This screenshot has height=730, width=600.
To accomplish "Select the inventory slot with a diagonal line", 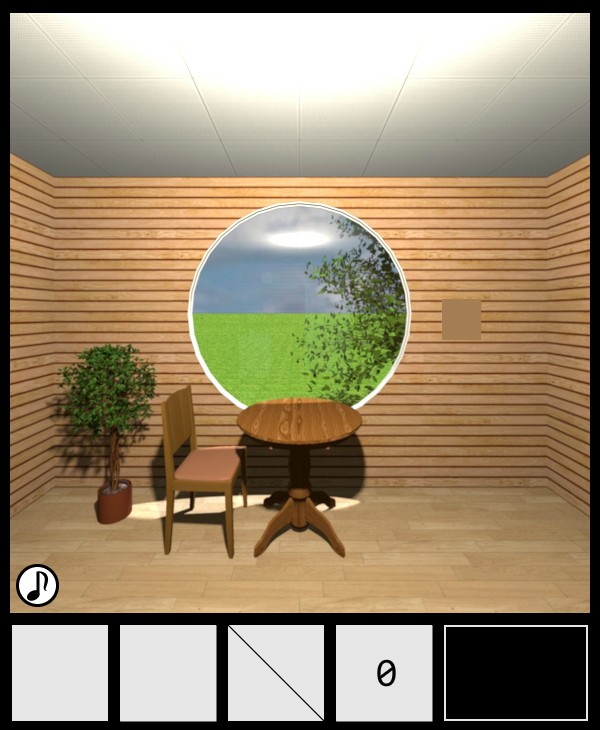I will point(276,673).
